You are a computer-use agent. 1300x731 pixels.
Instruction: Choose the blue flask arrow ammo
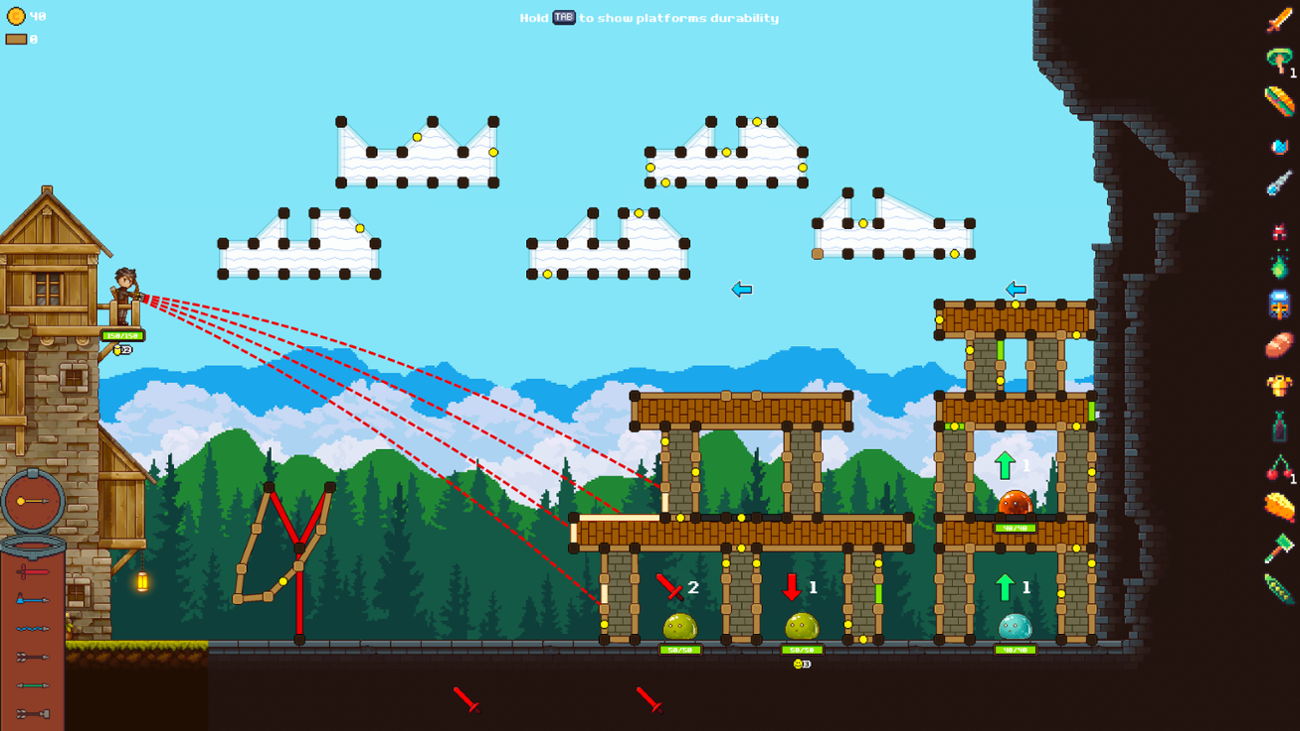point(31,599)
